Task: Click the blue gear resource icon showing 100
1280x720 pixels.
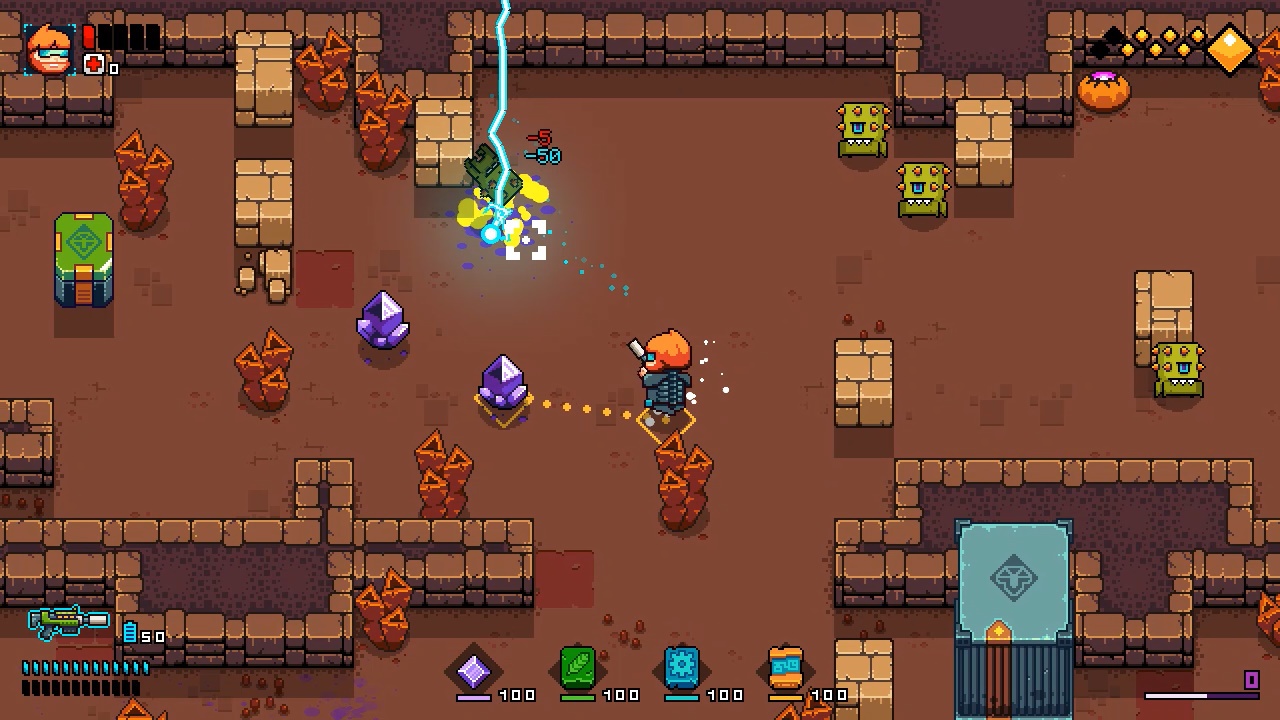Action: pos(681,668)
